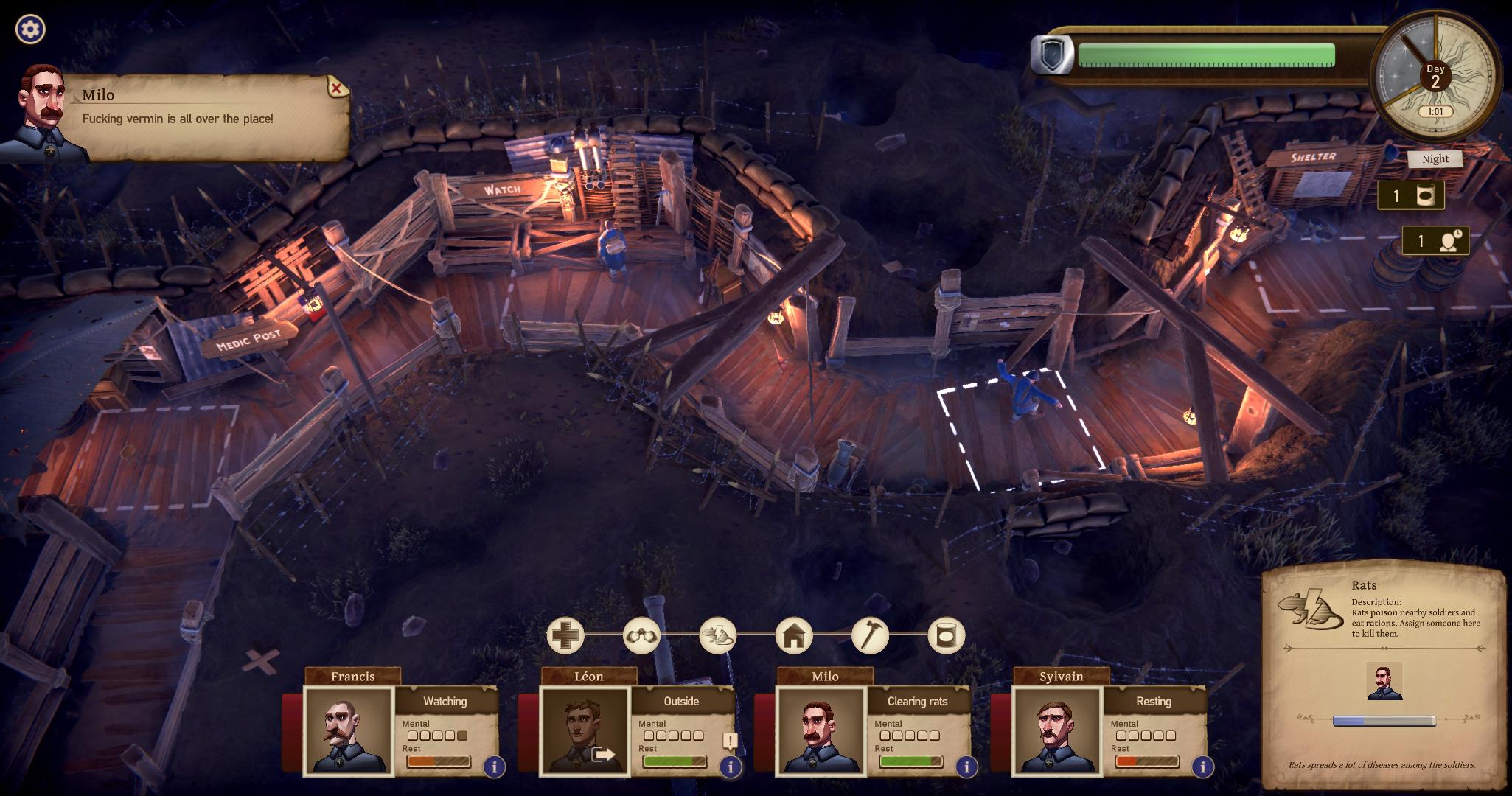
Task: Close Milo's dialogue message
Action: (x=336, y=88)
